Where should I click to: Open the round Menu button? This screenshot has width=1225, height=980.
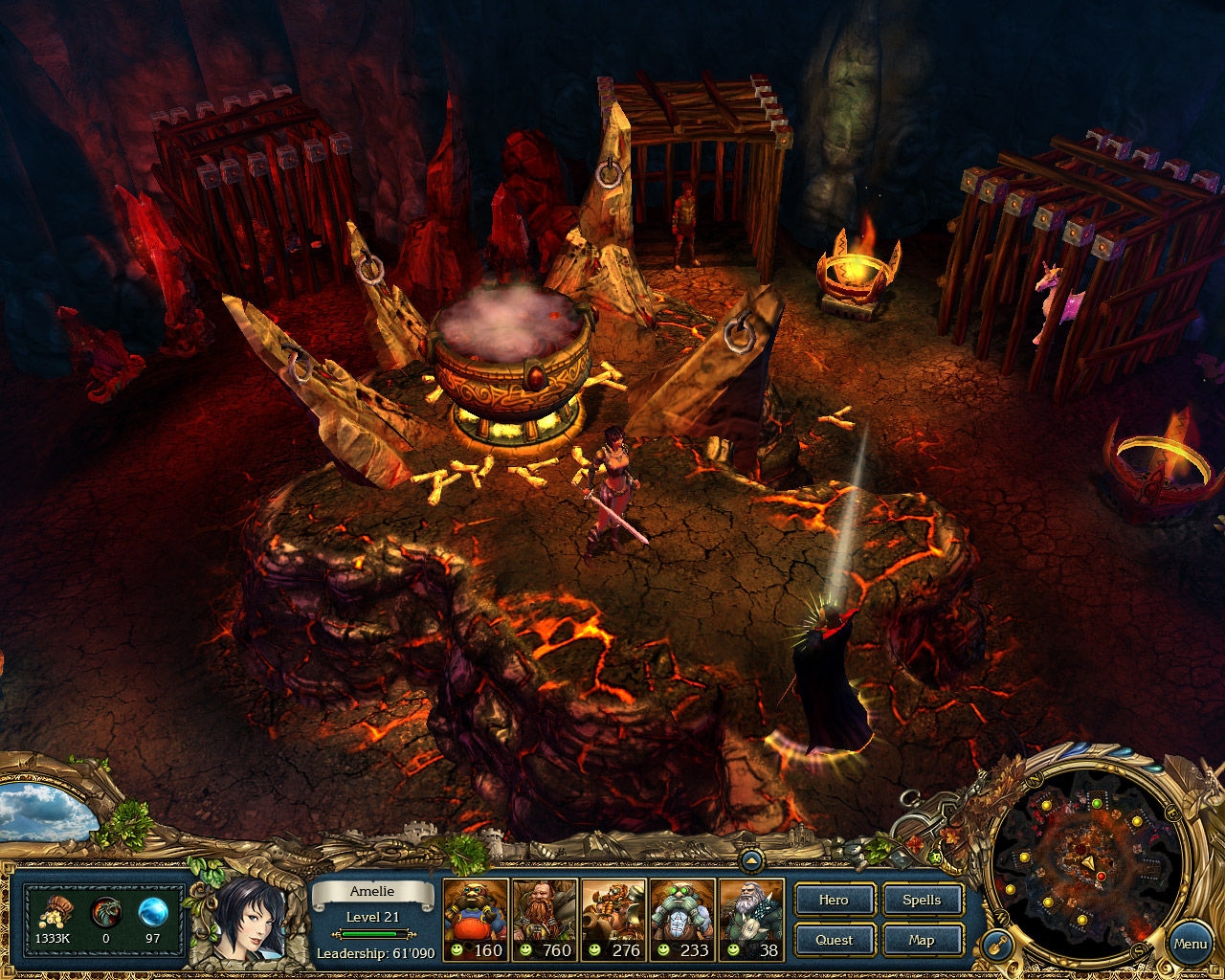click(x=1190, y=944)
